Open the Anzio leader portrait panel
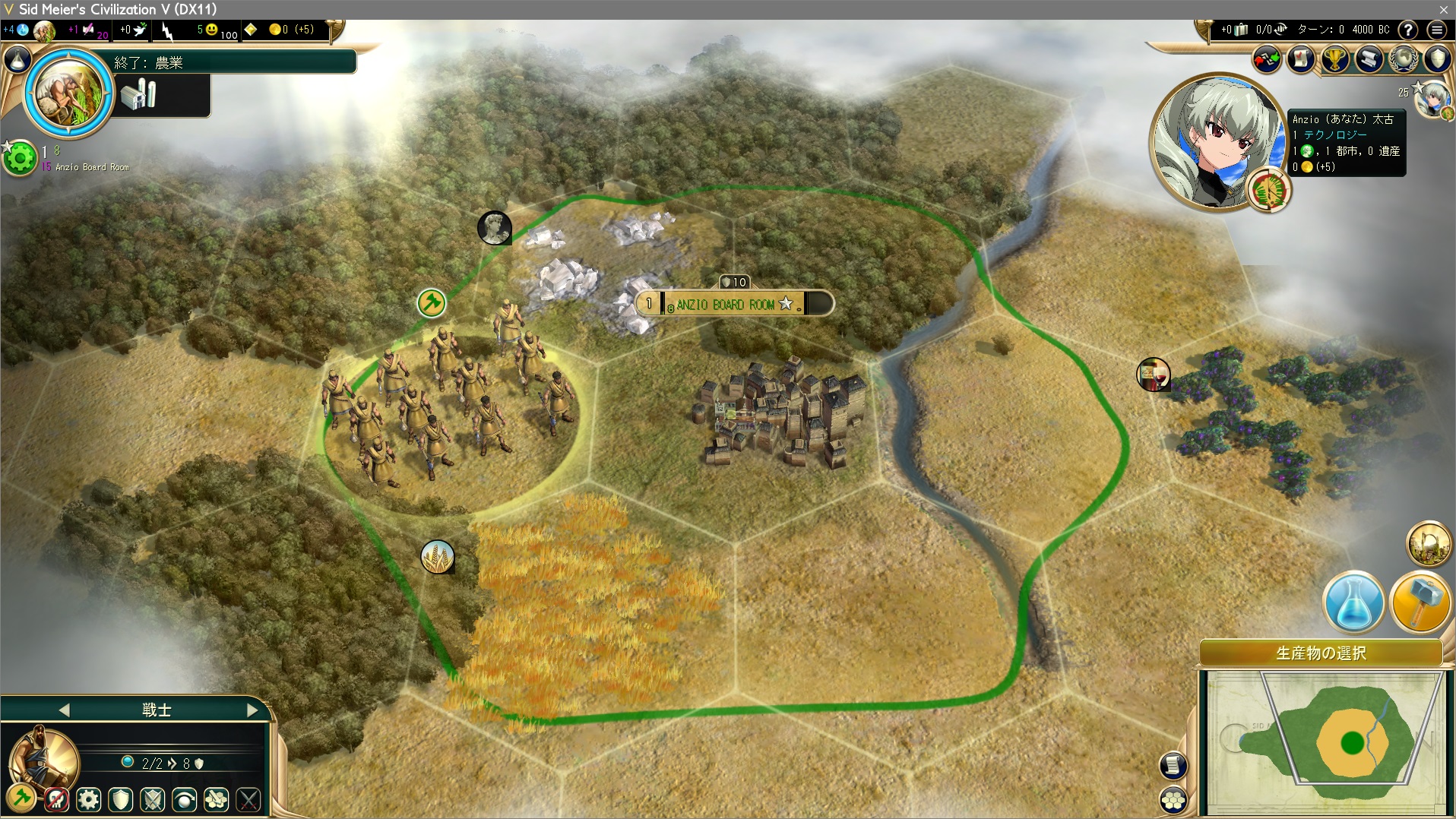1456x819 pixels. pyautogui.click(x=1217, y=142)
